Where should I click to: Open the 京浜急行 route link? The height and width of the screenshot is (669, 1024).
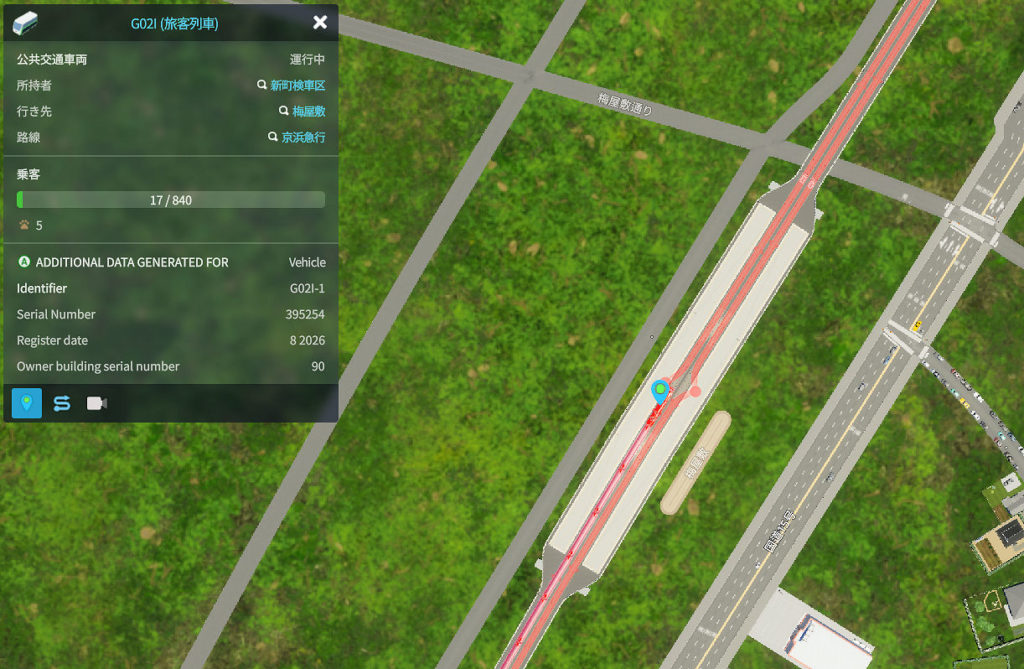(303, 138)
